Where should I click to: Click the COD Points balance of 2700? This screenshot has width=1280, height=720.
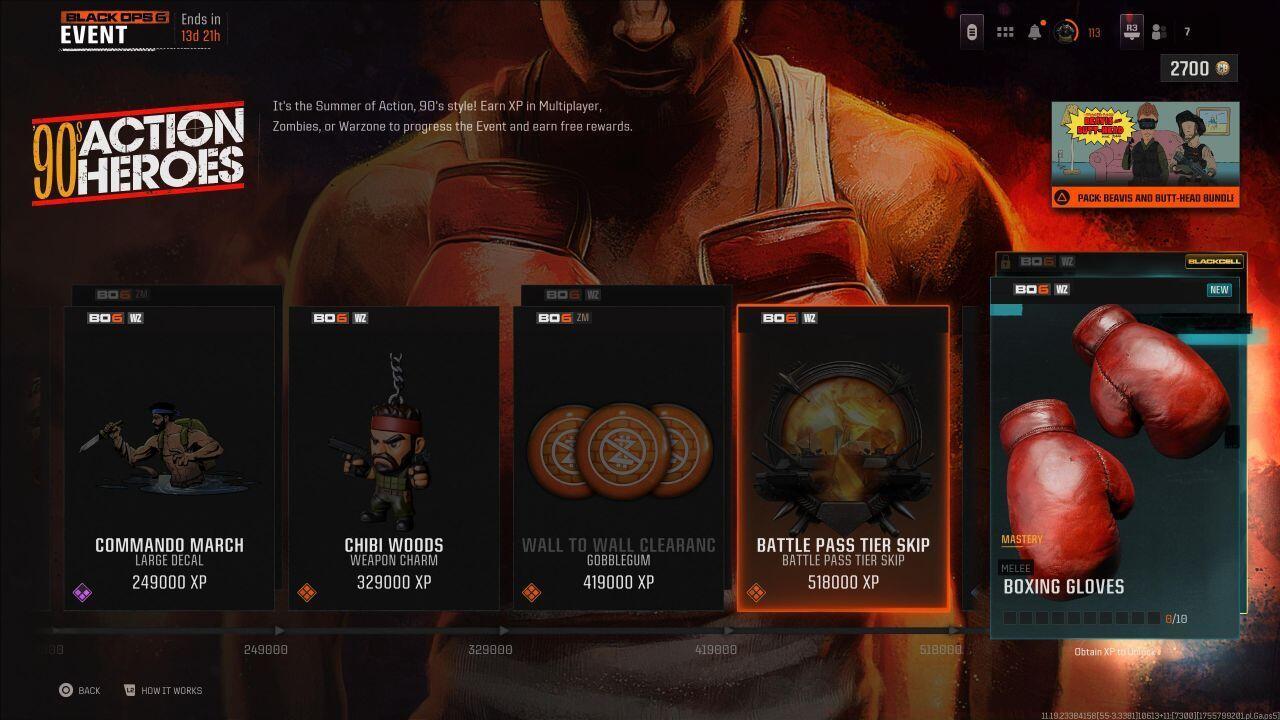pos(1197,68)
